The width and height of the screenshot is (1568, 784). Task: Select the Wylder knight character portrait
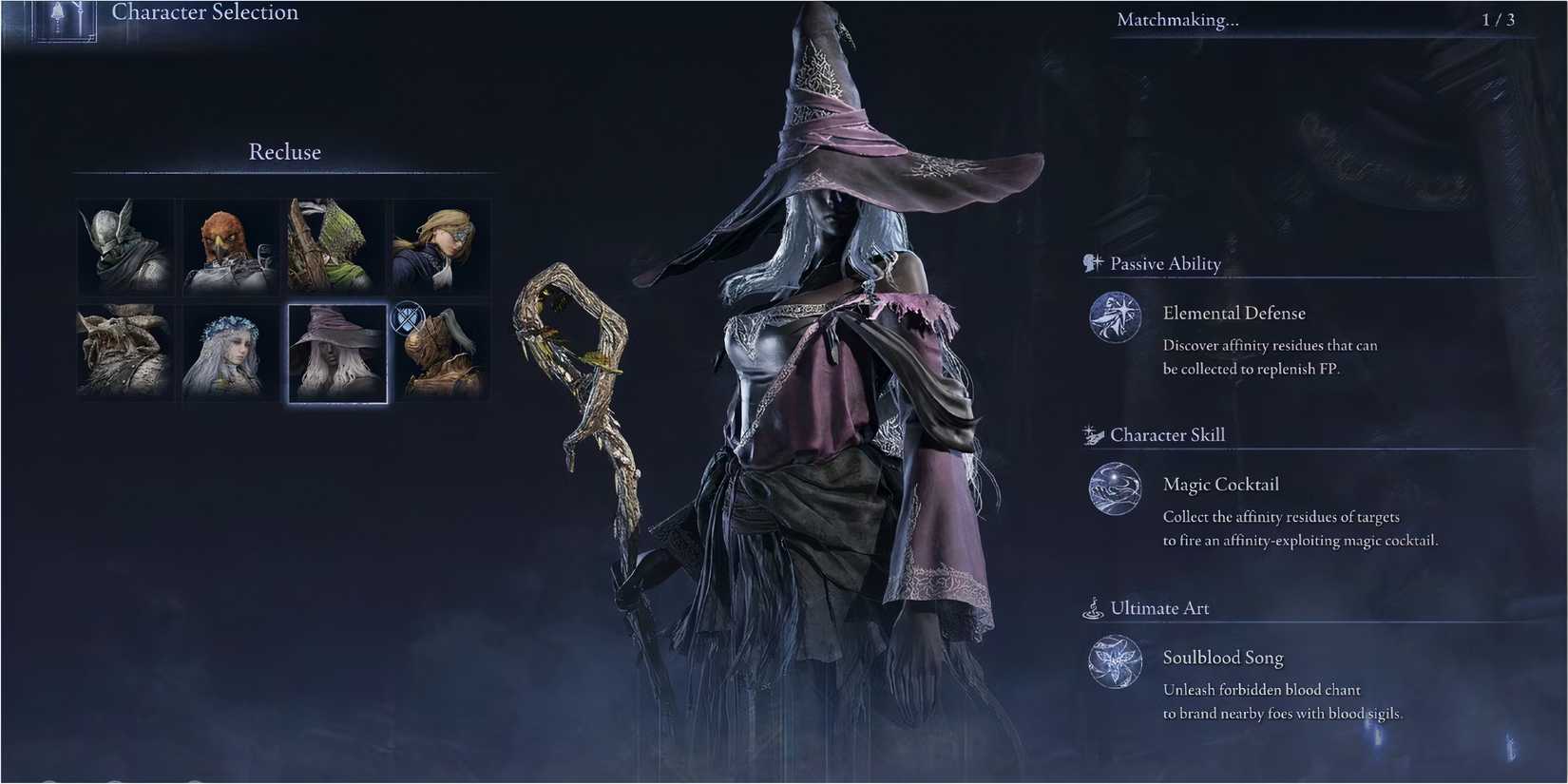point(124,247)
